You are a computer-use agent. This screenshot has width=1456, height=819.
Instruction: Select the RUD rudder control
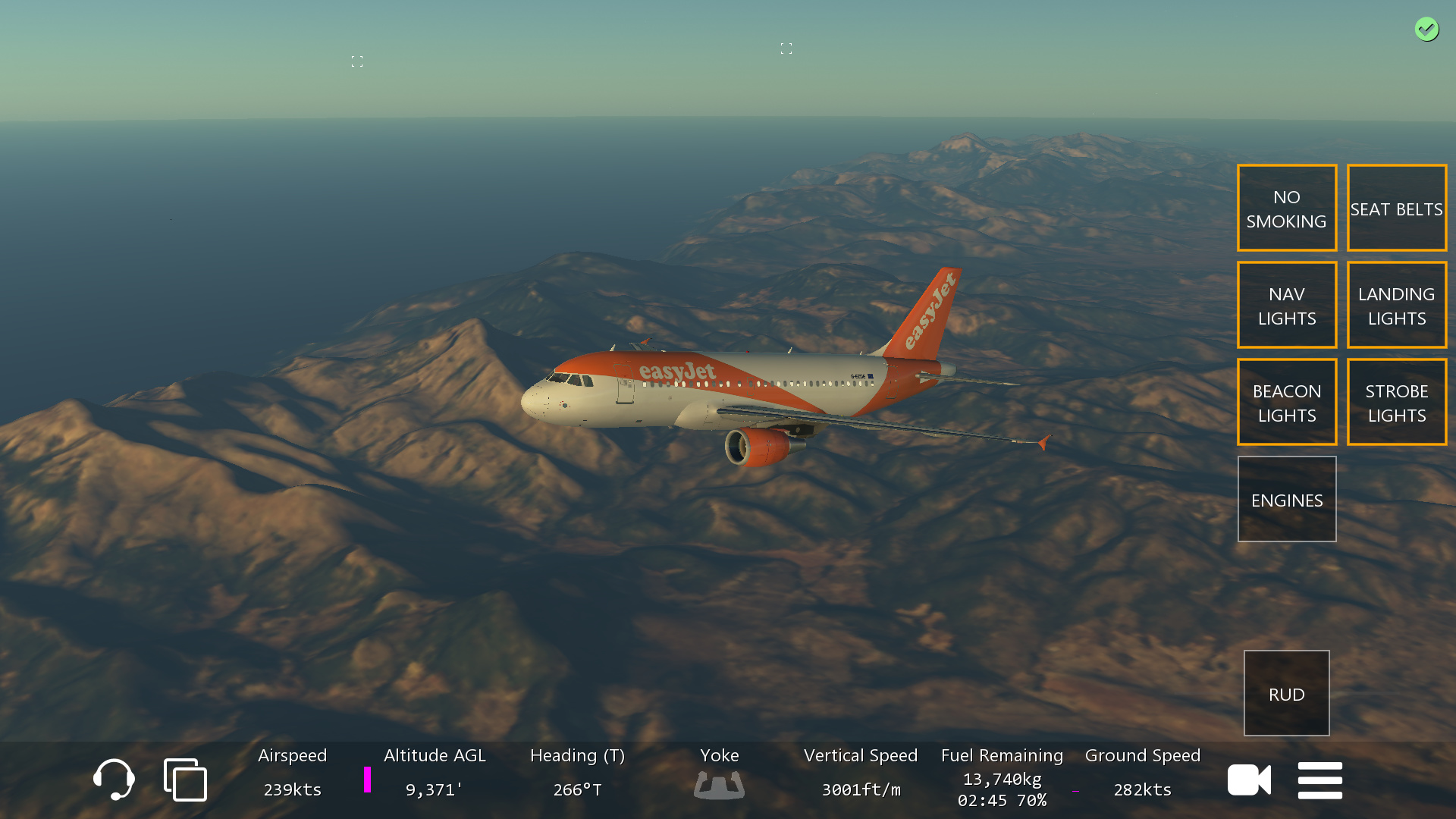[x=1286, y=693]
